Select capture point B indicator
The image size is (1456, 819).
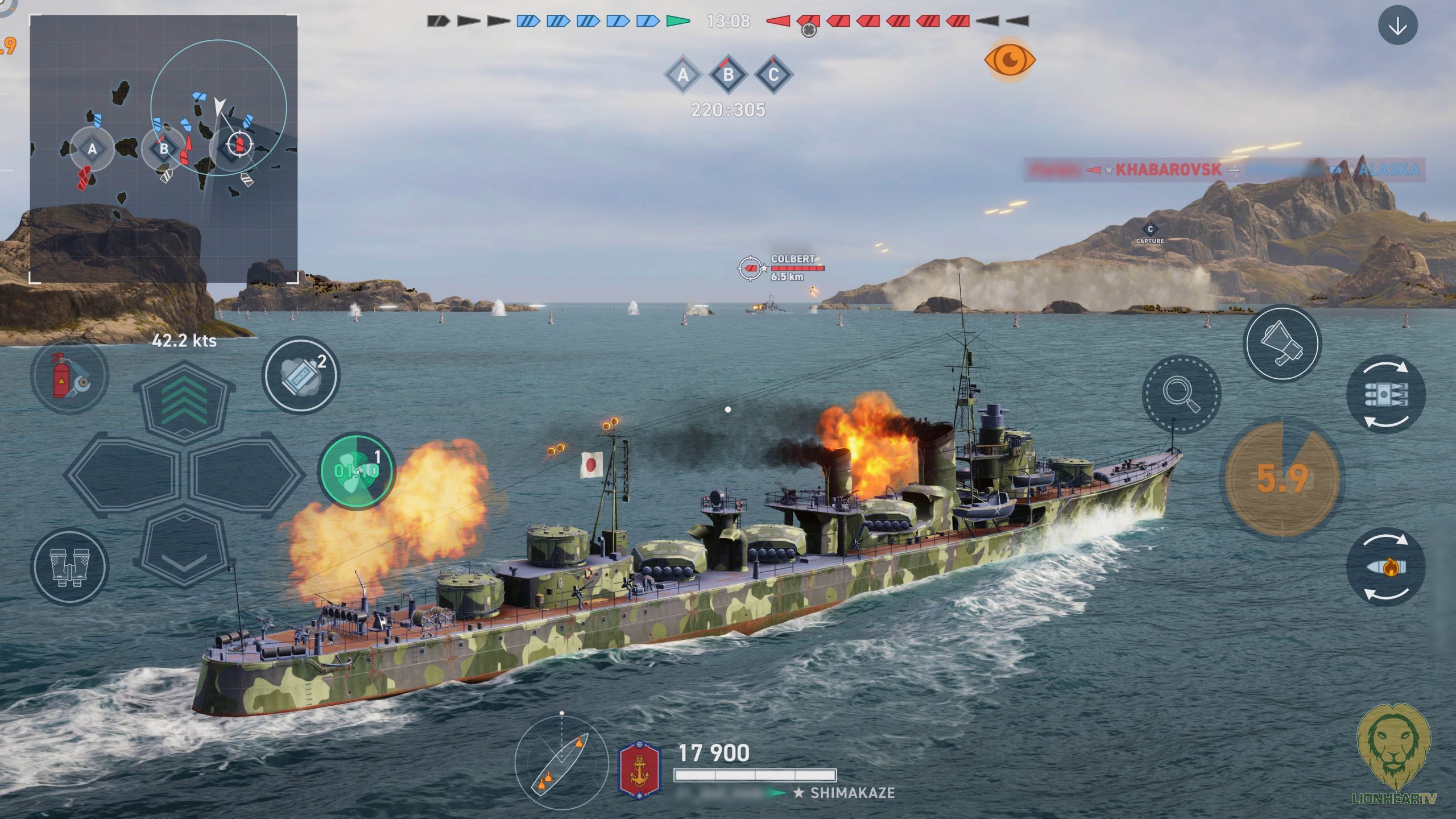point(728,75)
